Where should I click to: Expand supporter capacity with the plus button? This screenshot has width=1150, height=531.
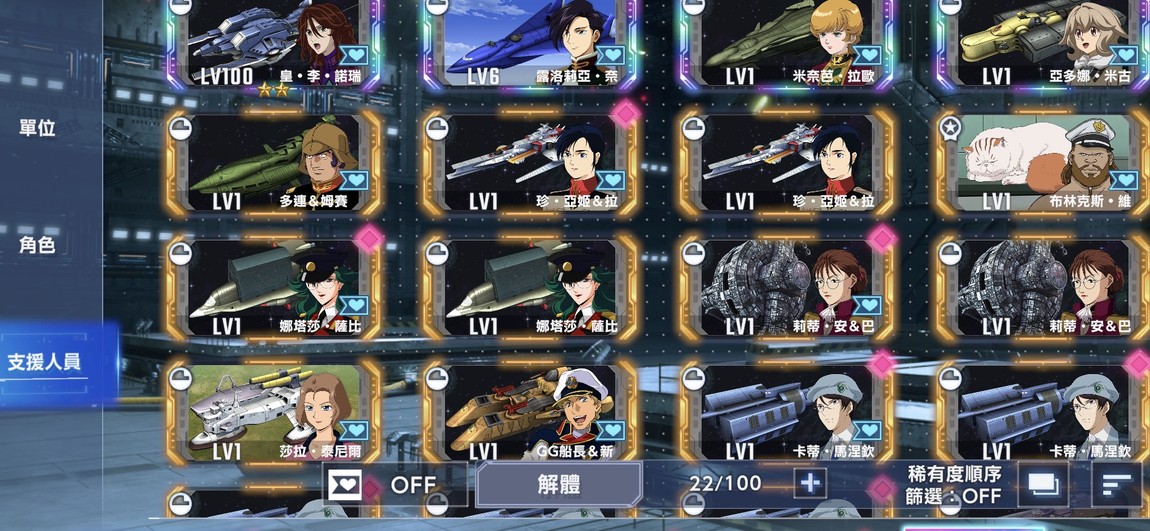pyautogui.click(x=810, y=483)
